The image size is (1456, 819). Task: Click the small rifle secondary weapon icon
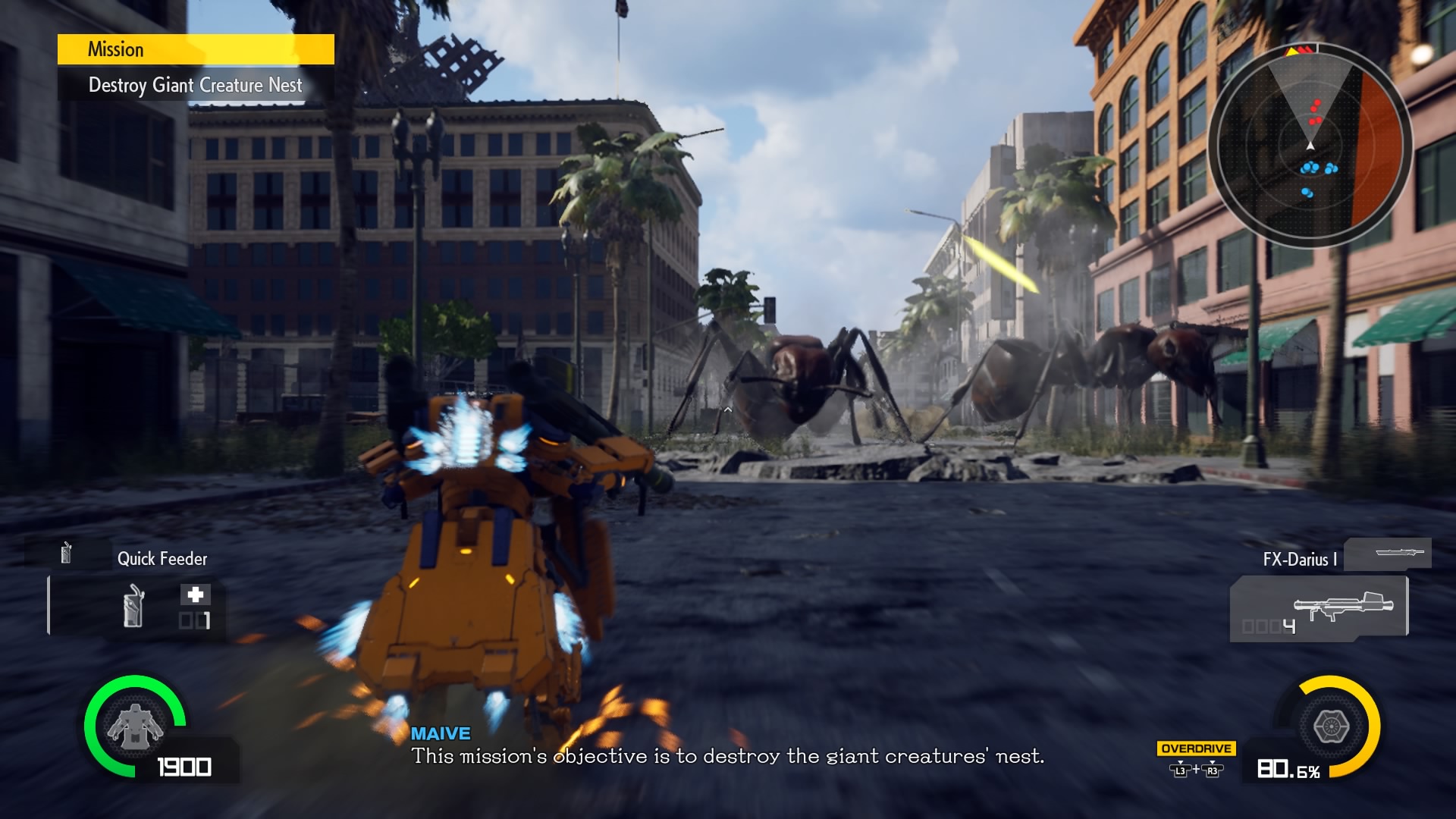(x=1389, y=553)
